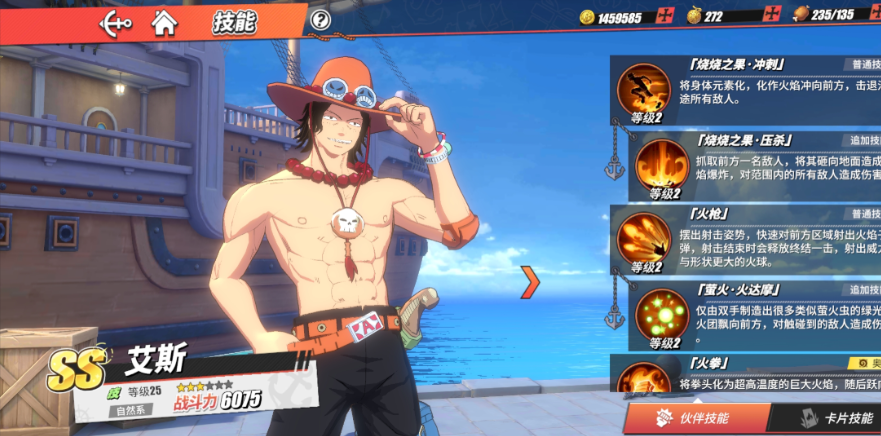Viewport: 881px width, 436px height.
Task: Add more gold coins with plus button
Action: coord(665,16)
